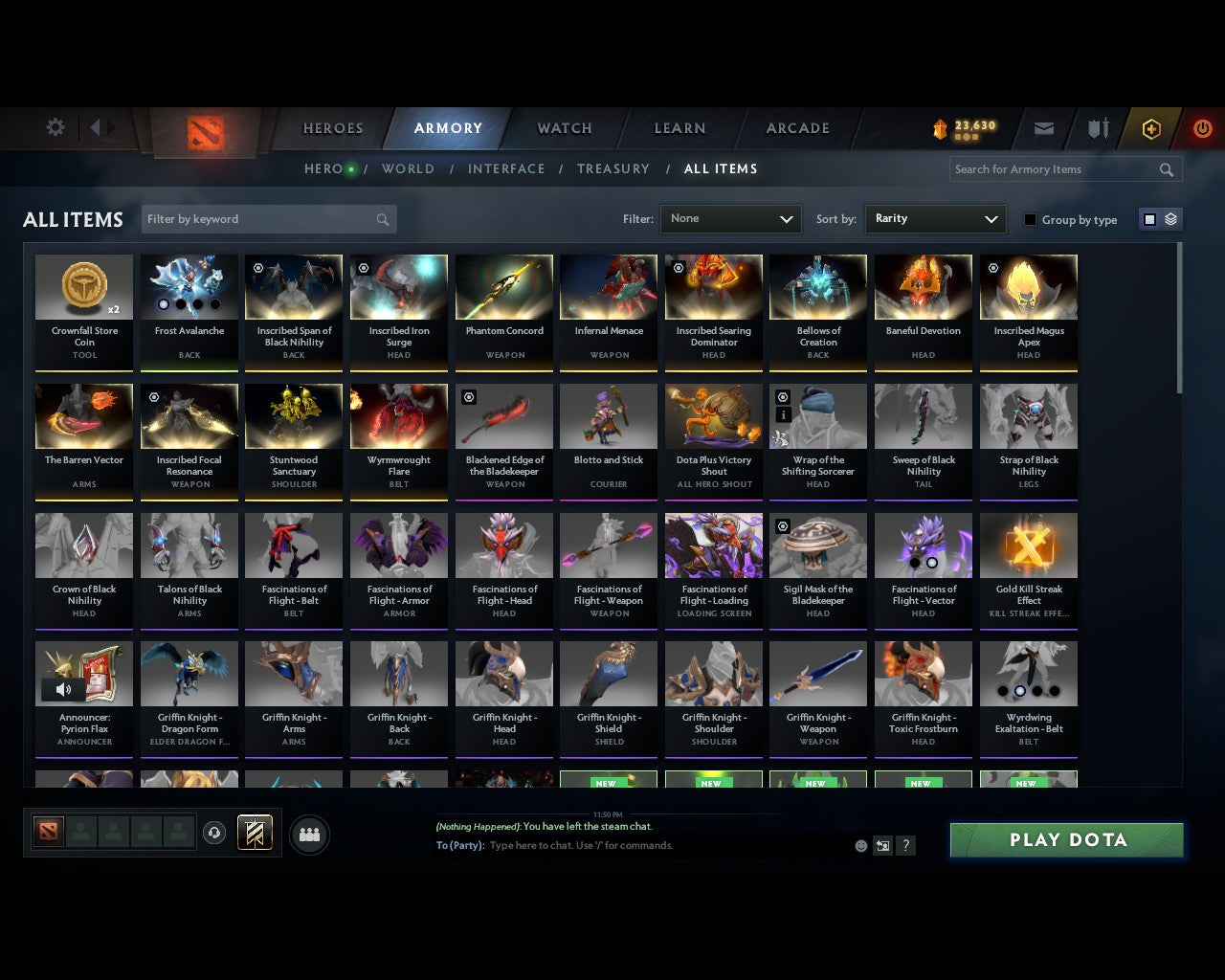Open the Sort by Rarity dropdown

pos(935,218)
